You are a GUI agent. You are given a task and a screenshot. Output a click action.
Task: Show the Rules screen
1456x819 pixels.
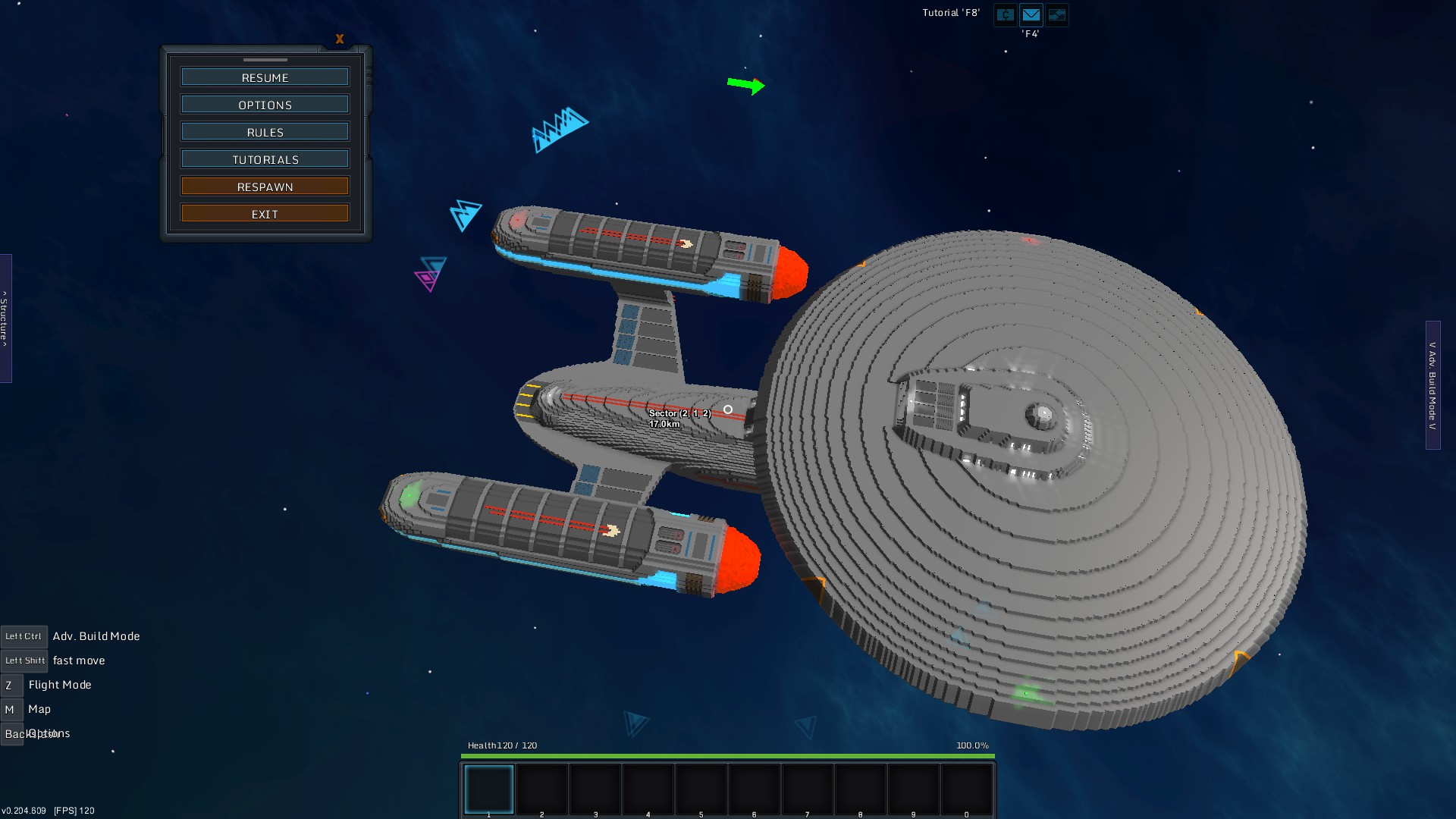265,132
